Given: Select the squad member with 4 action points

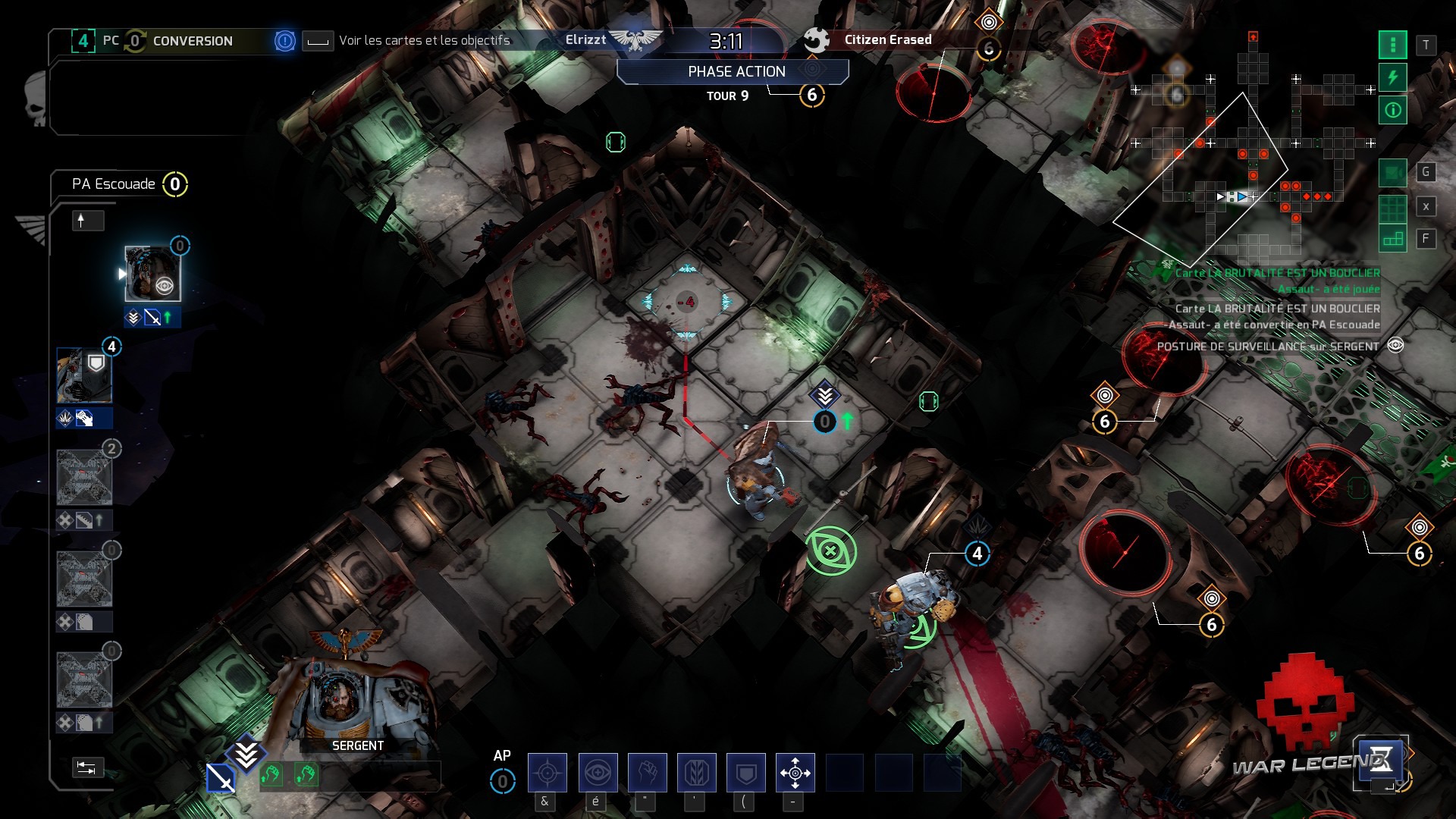Looking at the screenshot, I should [x=84, y=375].
